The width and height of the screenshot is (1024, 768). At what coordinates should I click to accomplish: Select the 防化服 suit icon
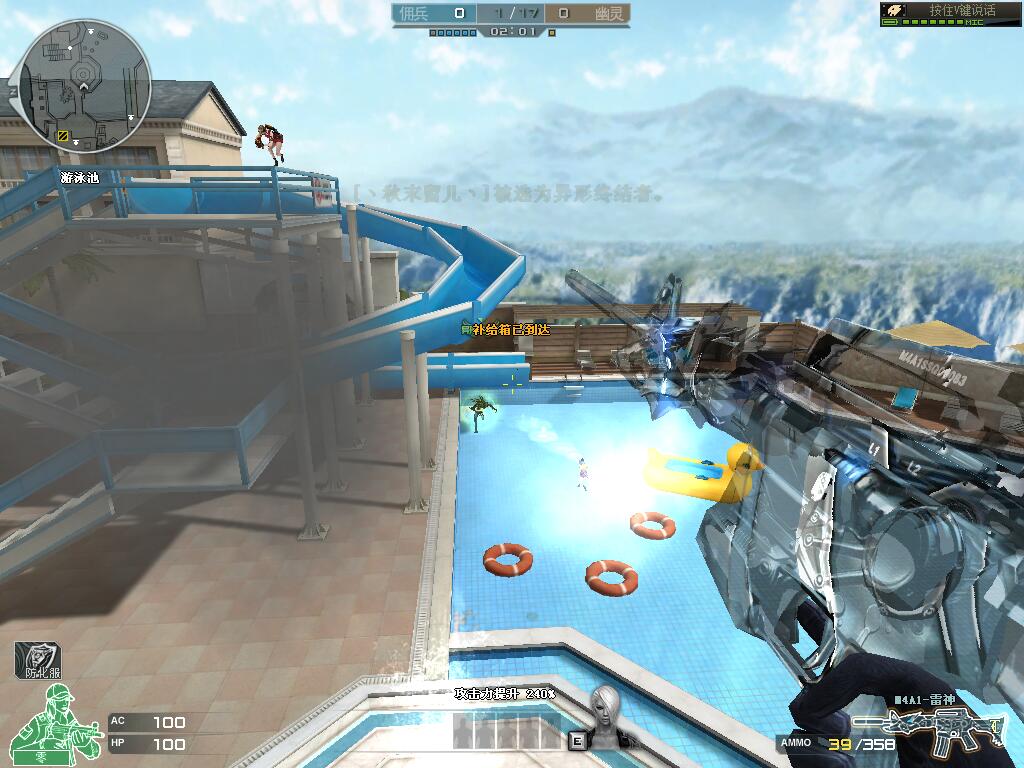click(x=37, y=660)
